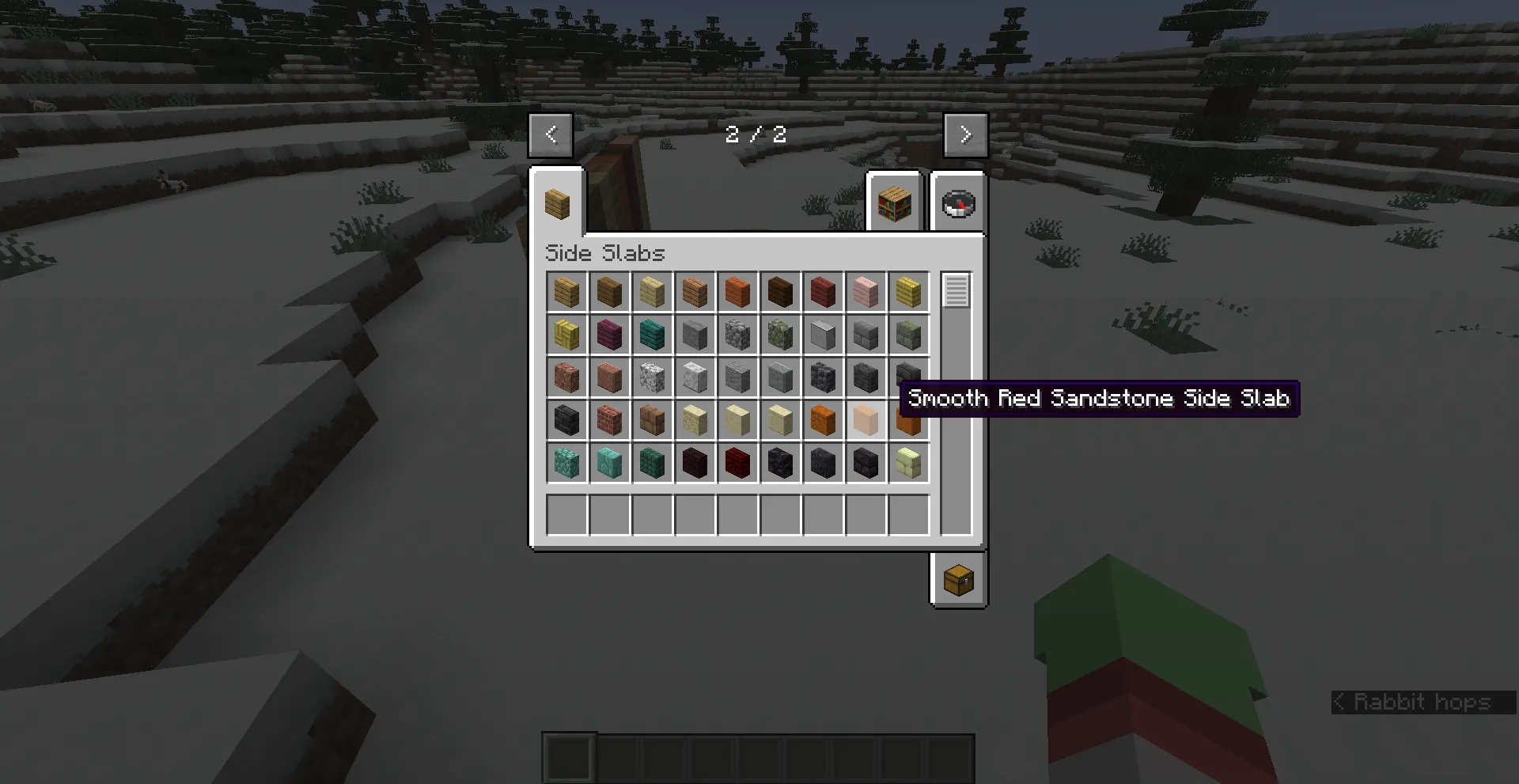Select the Side Slabs tab
This screenshot has height=784, width=1519.
[x=559, y=204]
